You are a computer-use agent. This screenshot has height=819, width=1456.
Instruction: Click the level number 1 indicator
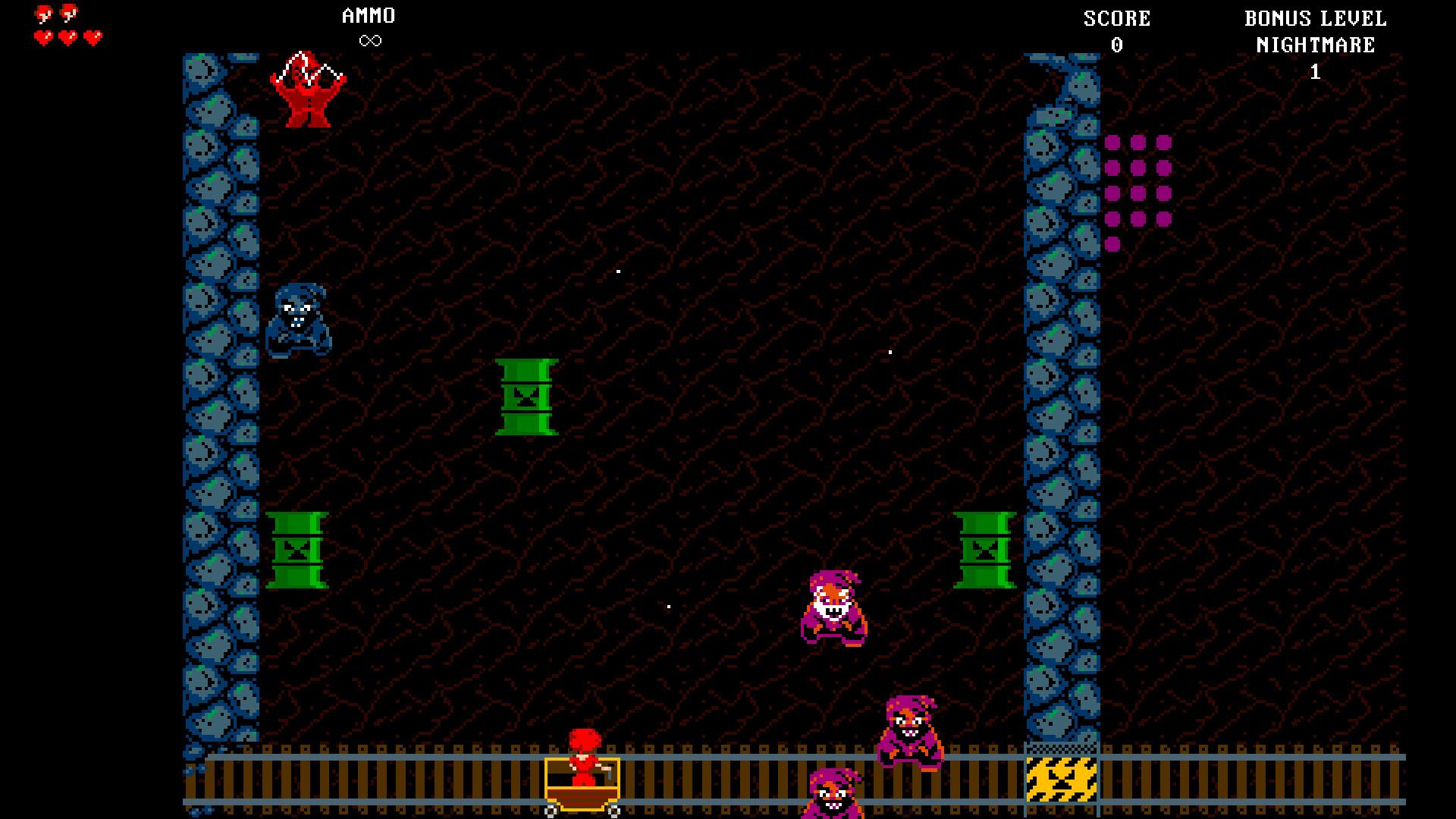click(x=1316, y=72)
